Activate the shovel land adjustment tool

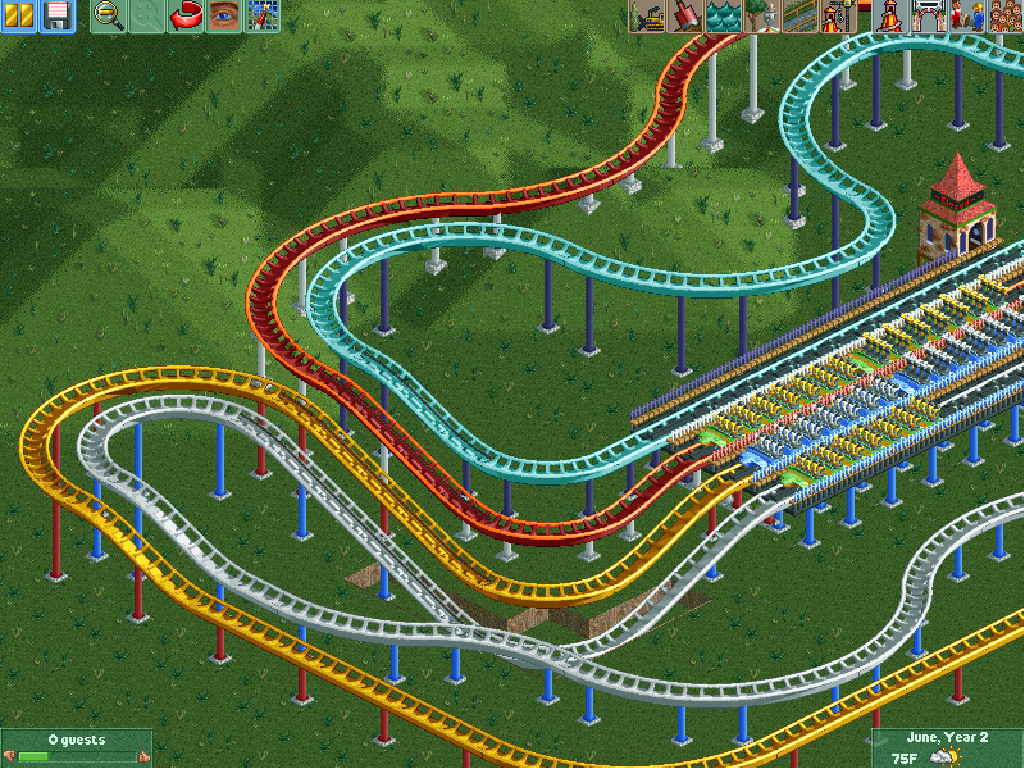click(x=686, y=16)
